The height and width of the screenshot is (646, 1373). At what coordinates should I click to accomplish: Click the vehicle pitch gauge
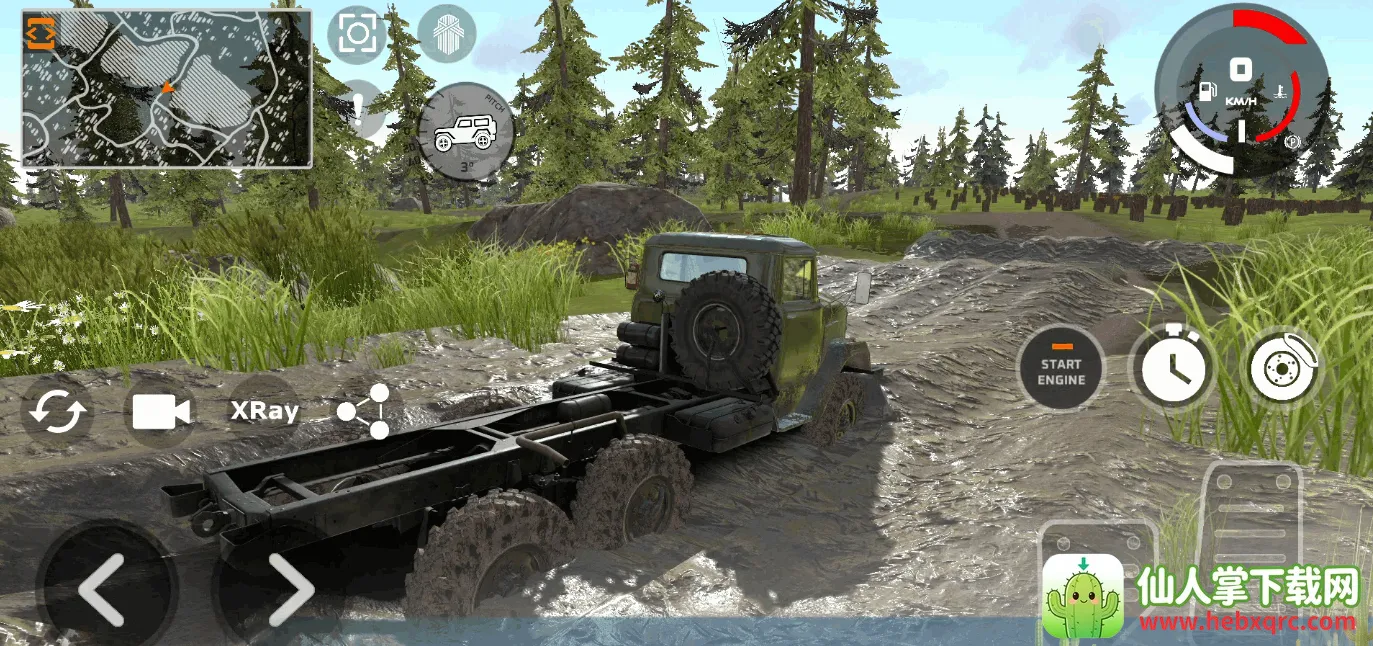[466, 131]
